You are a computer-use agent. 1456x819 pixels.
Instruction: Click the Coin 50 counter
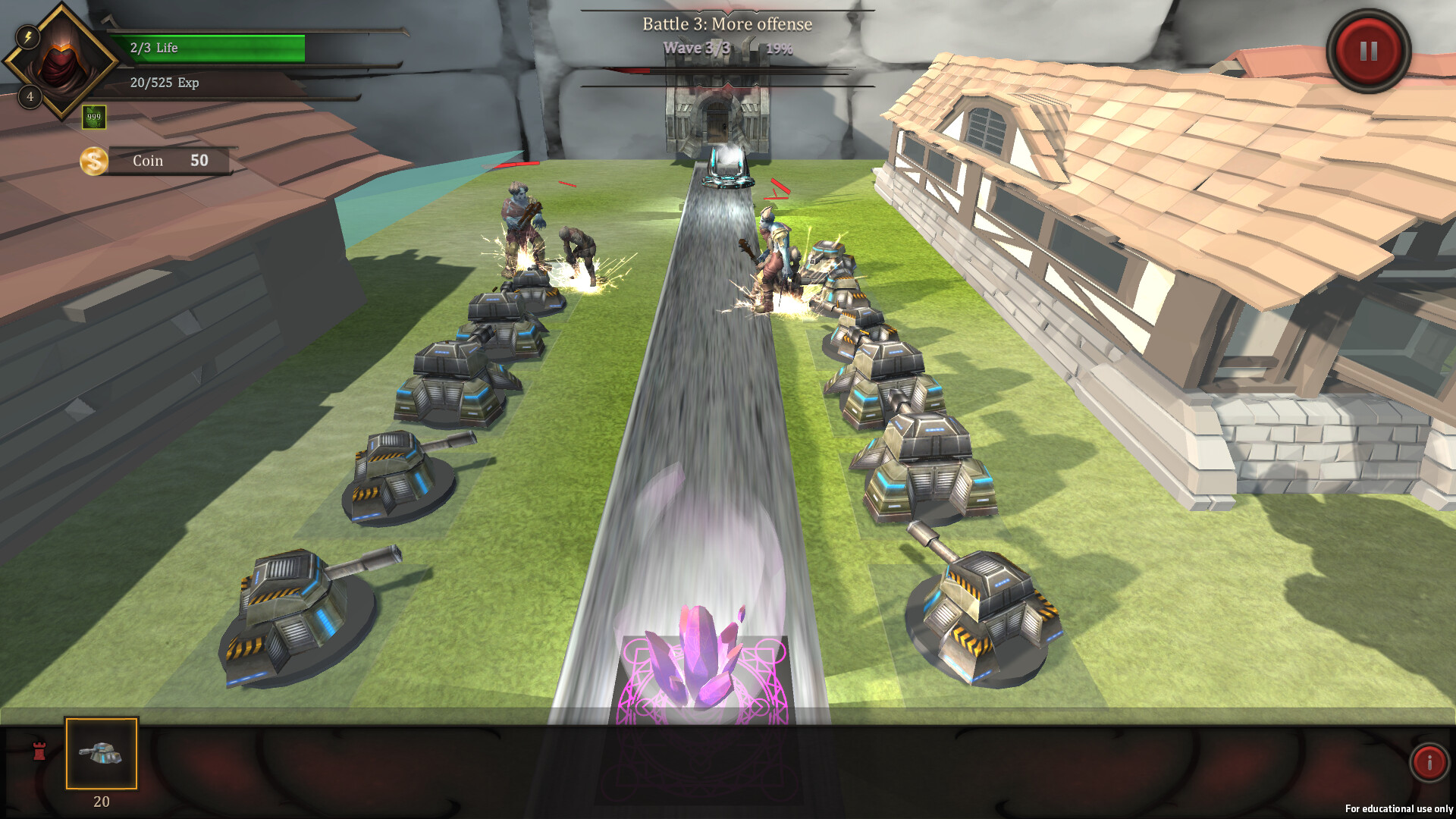[168, 160]
